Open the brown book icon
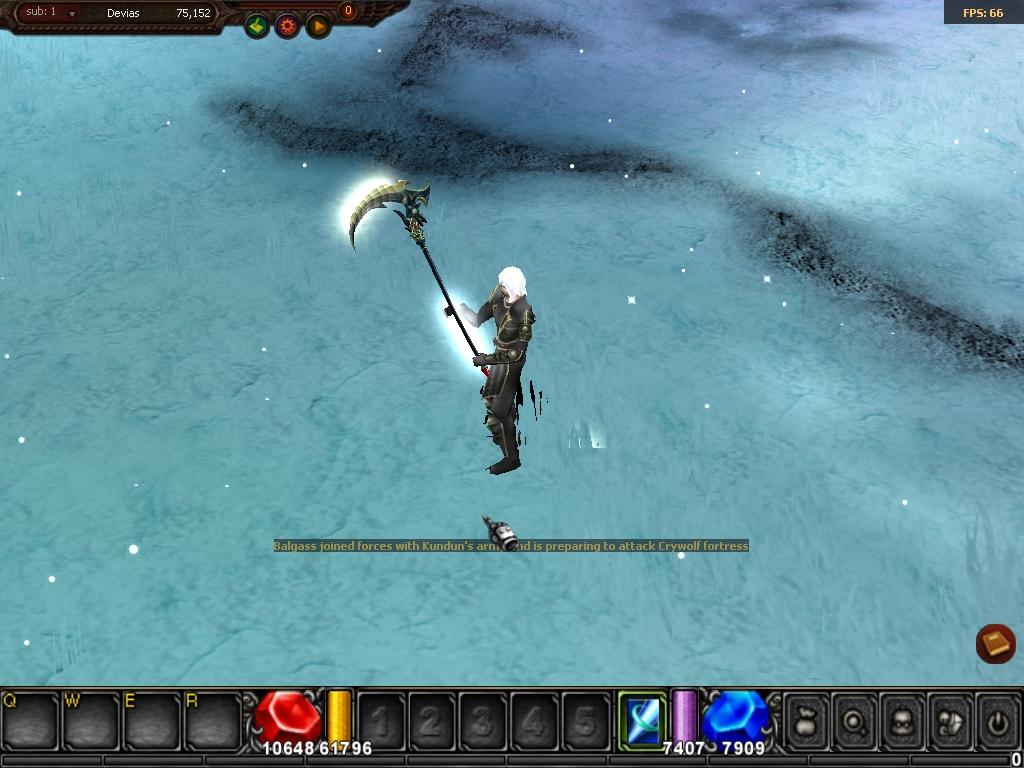This screenshot has width=1024, height=768. click(x=995, y=643)
